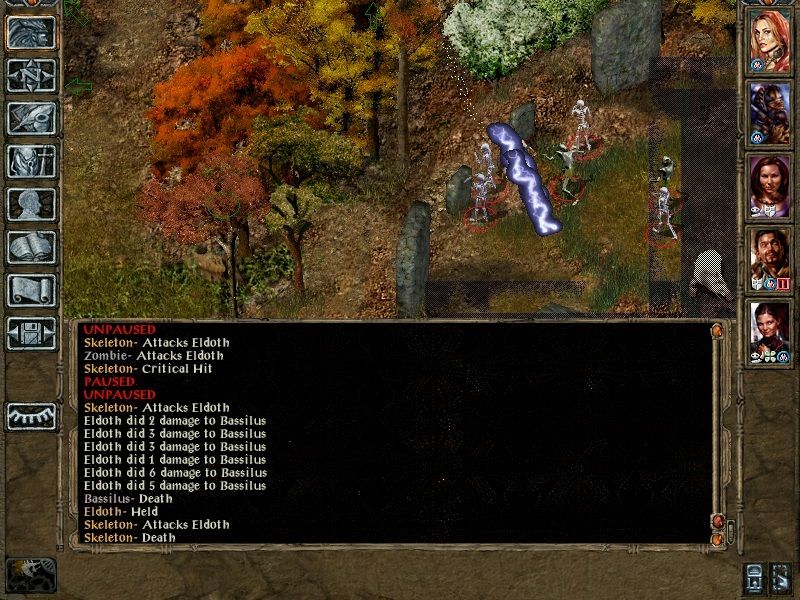Return to the game view
This screenshot has height=600, width=800.
(x=31, y=33)
